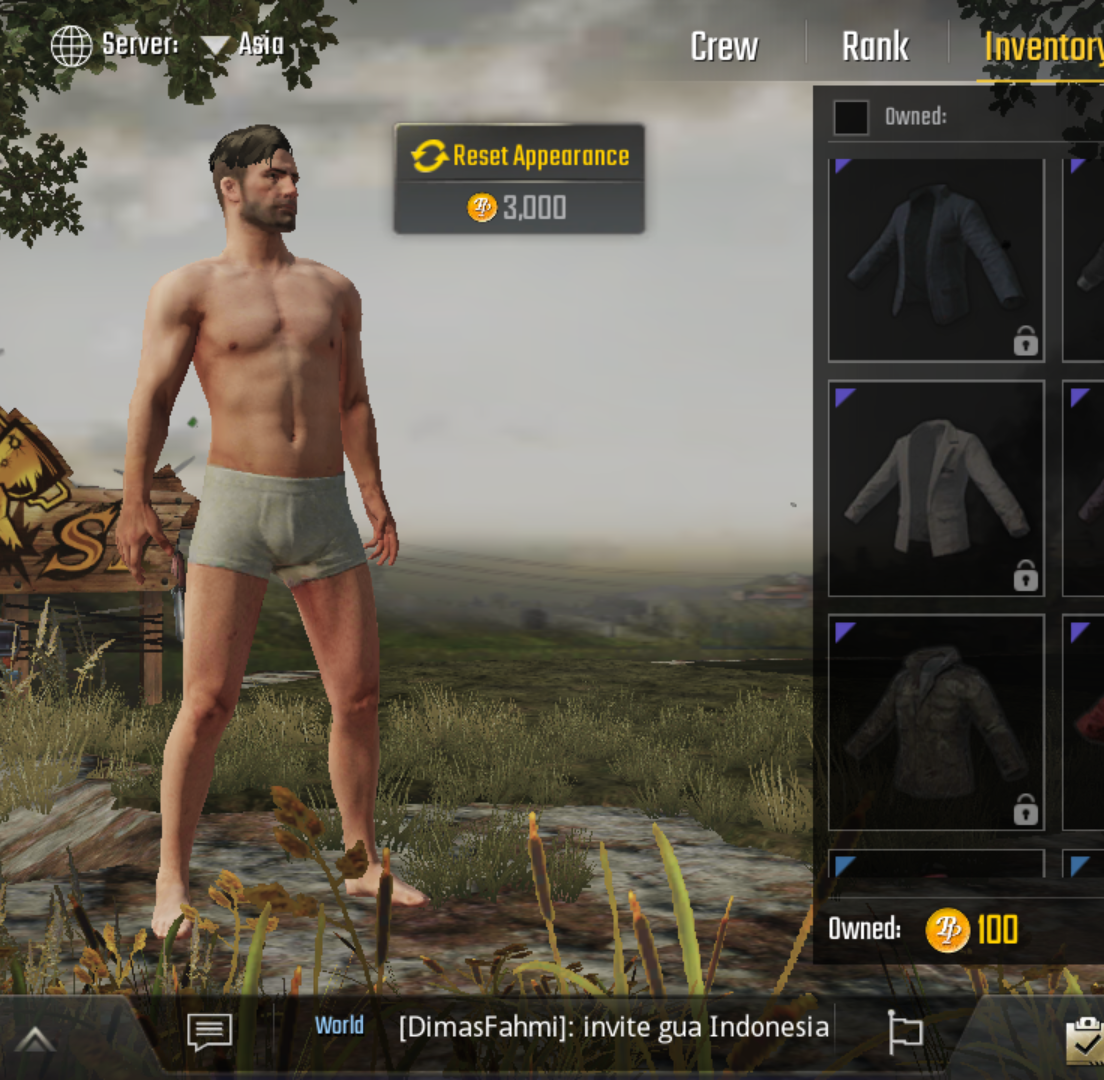1104x1080 pixels.
Task: Expand the bottom-left up arrow panel
Action: pyautogui.click(x=35, y=1040)
